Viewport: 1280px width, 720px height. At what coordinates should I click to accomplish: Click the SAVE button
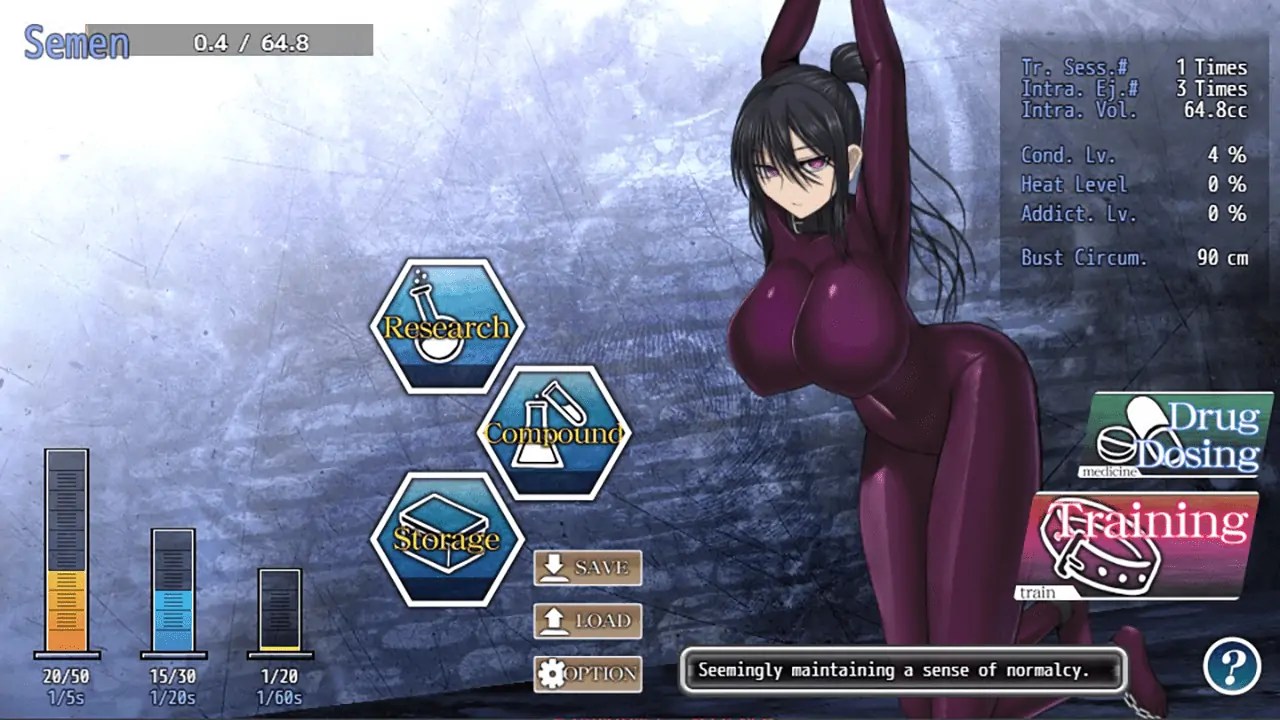click(587, 568)
